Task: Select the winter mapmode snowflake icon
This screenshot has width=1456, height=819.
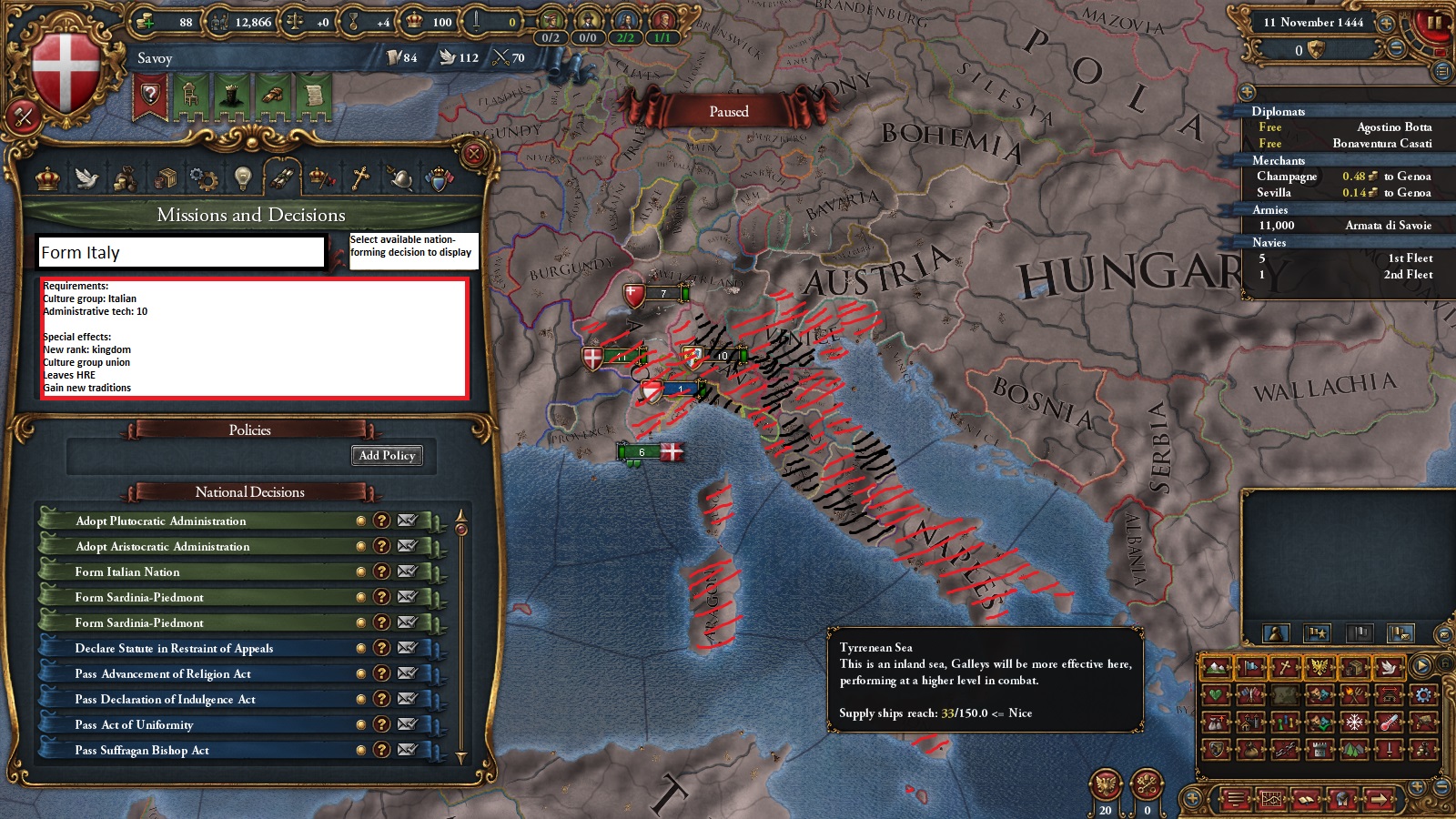Action: [1353, 723]
